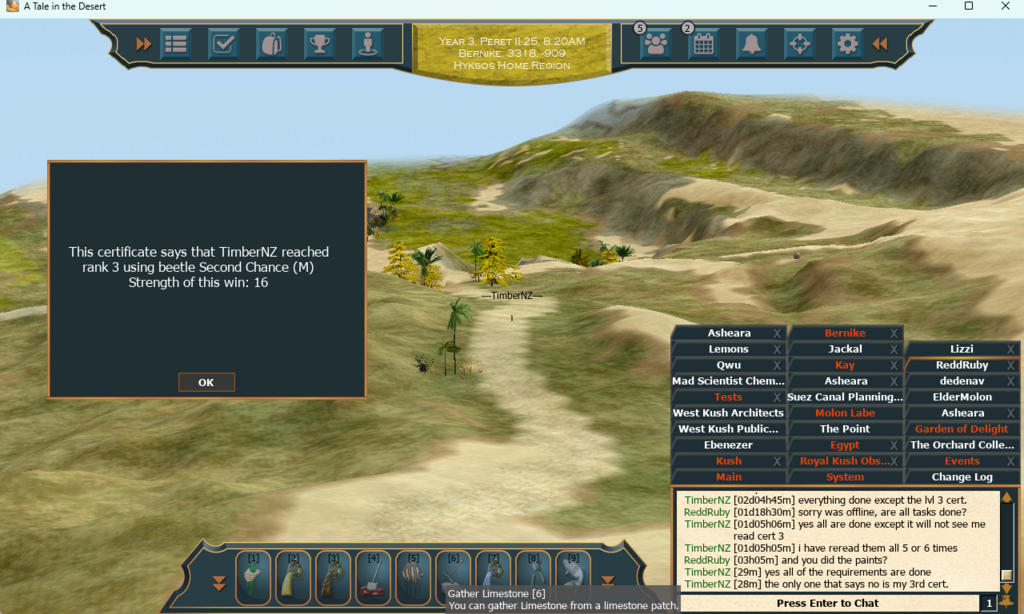This screenshot has width=1024, height=614.
Task: Open the trophy tests icon
Action: pyautogui.click(x=319, y=44)
